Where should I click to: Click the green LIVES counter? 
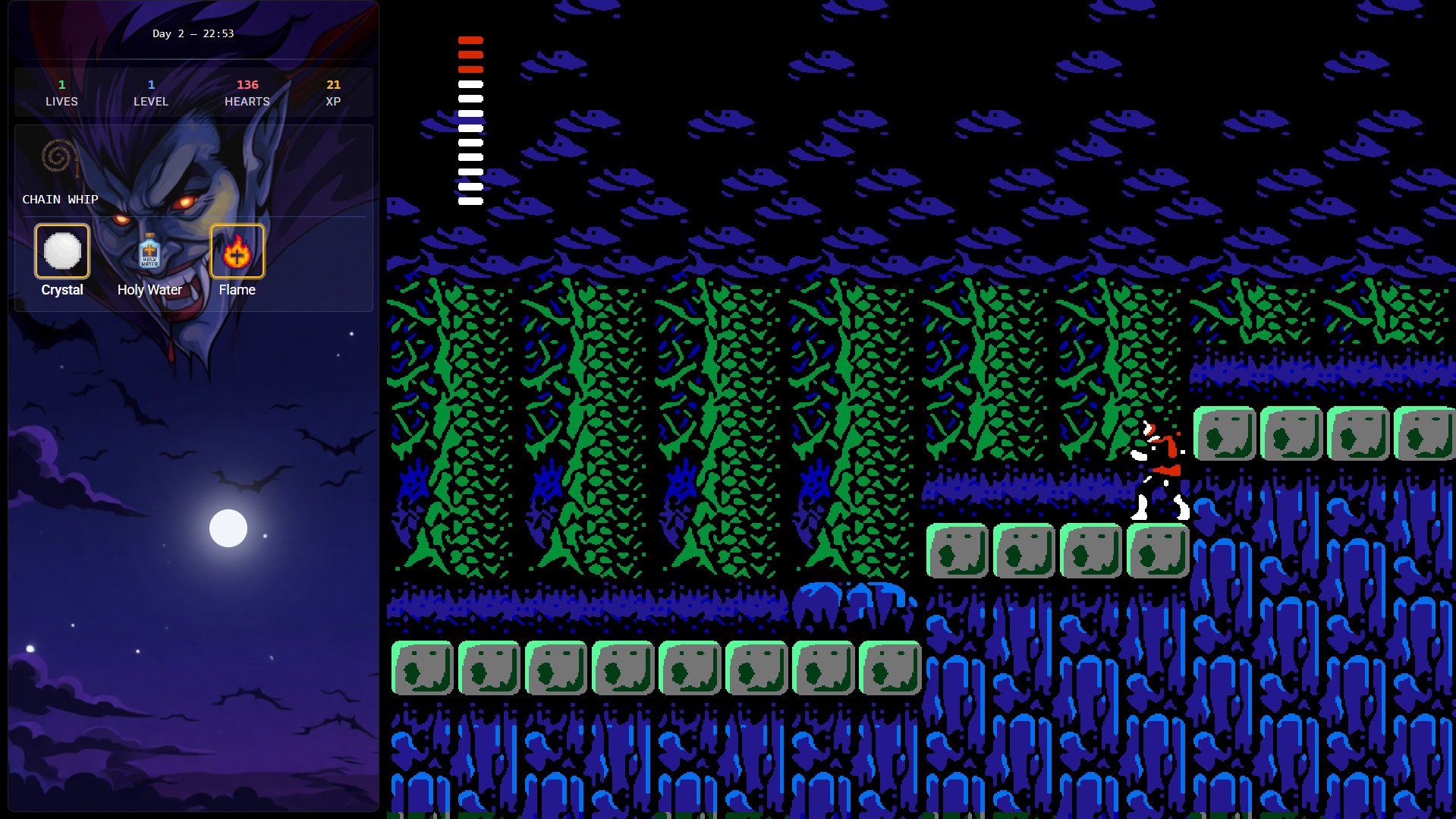pyautogui.click(x=61, y=92)
